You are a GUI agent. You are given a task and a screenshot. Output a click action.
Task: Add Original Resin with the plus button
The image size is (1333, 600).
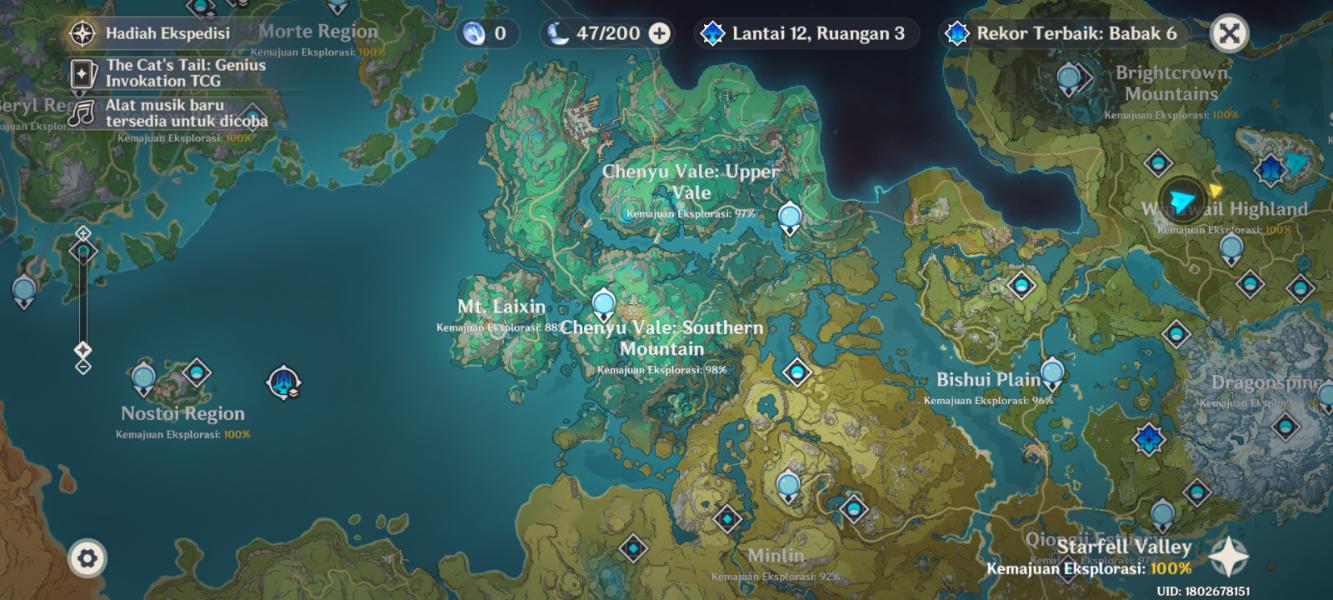(659, 33)
